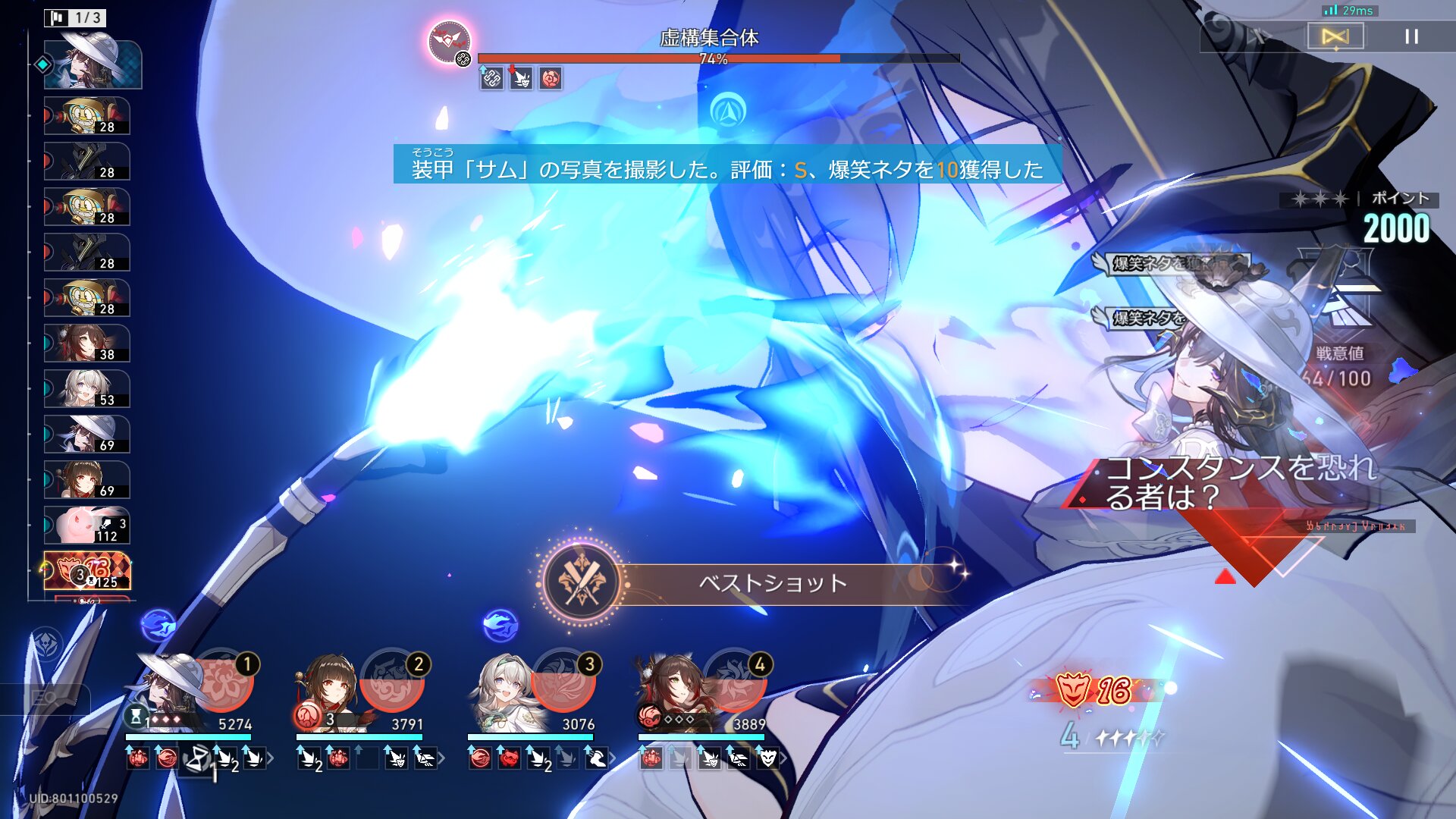Select the red mask turn order entry (125)
The image size is (1456, 819).
pyautogui.click(x=87, y=571)
